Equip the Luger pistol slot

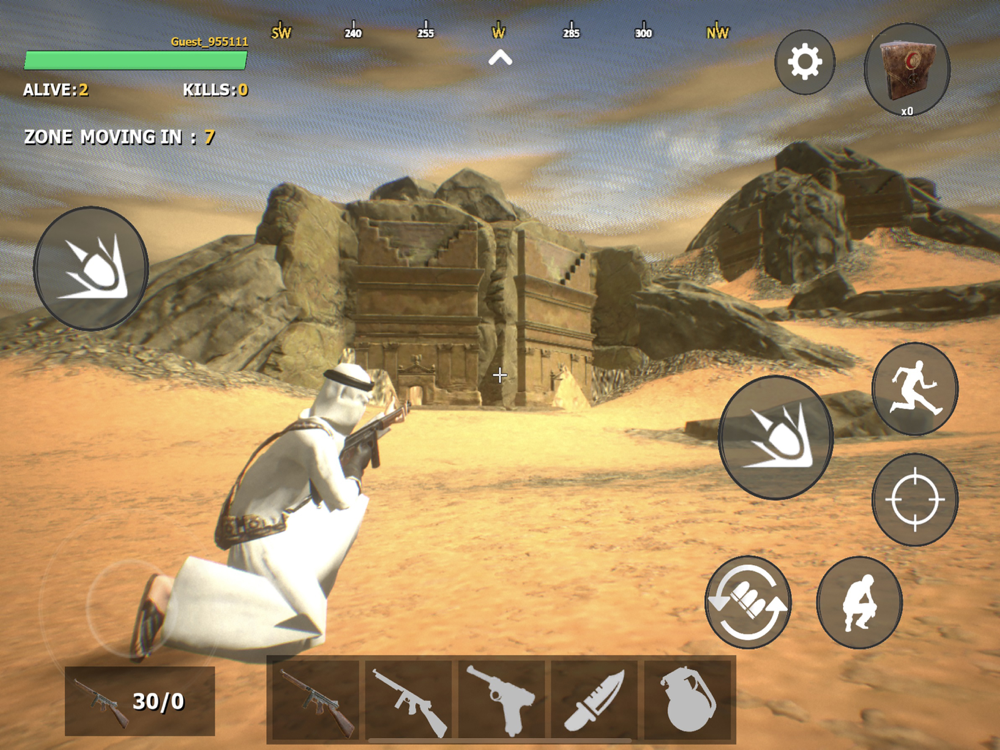pyautogui.click(x=501, y=699)
